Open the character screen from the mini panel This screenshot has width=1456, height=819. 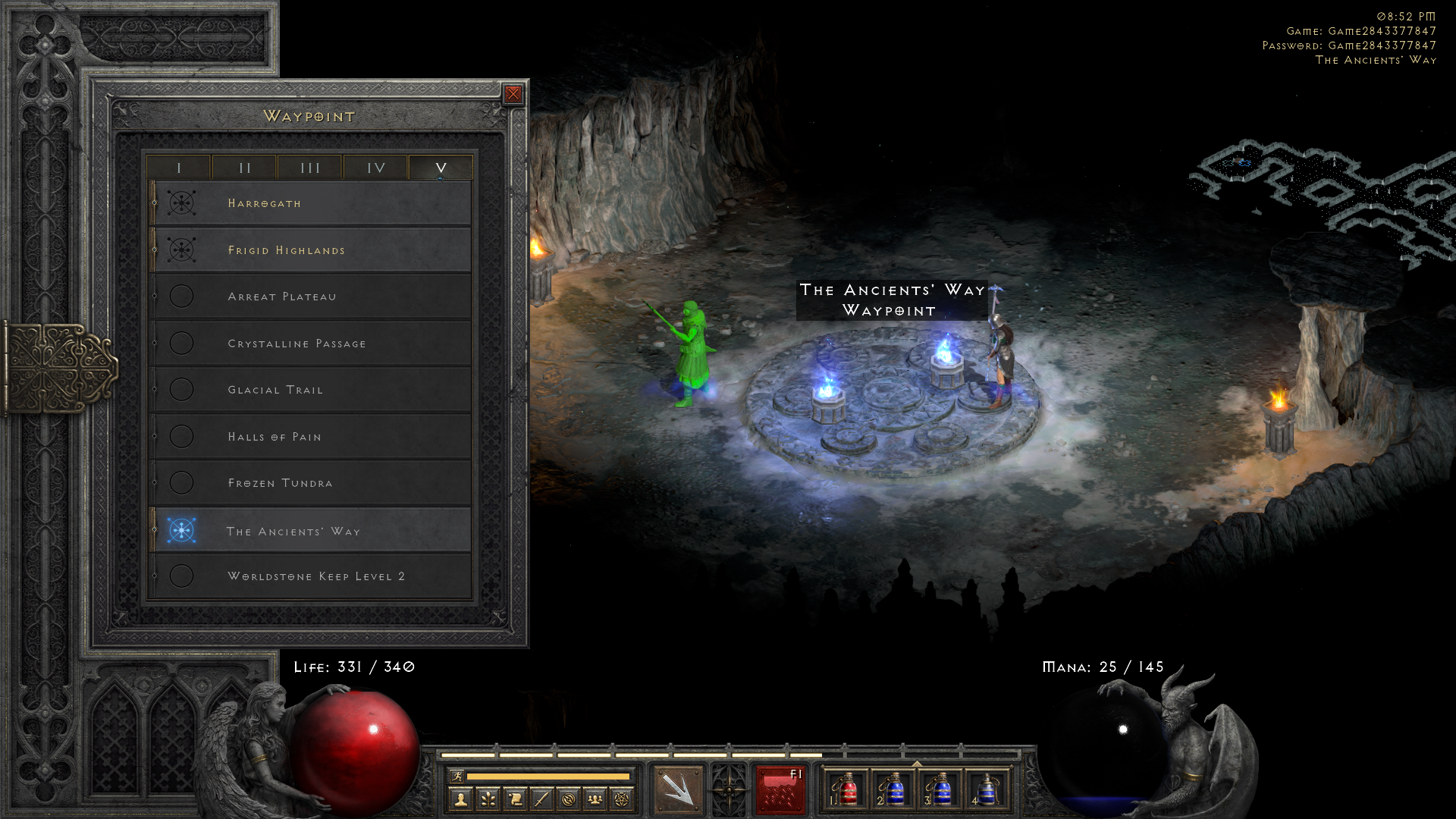[460, 799]
